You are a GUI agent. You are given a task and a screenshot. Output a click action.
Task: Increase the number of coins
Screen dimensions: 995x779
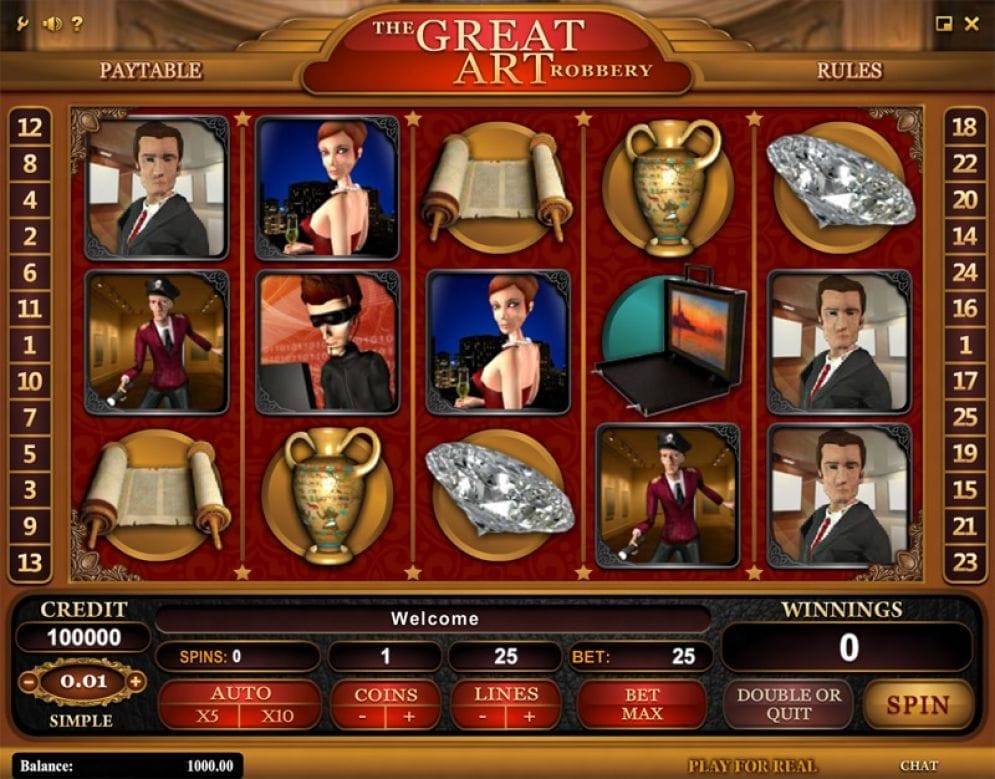tap(409, 716)
